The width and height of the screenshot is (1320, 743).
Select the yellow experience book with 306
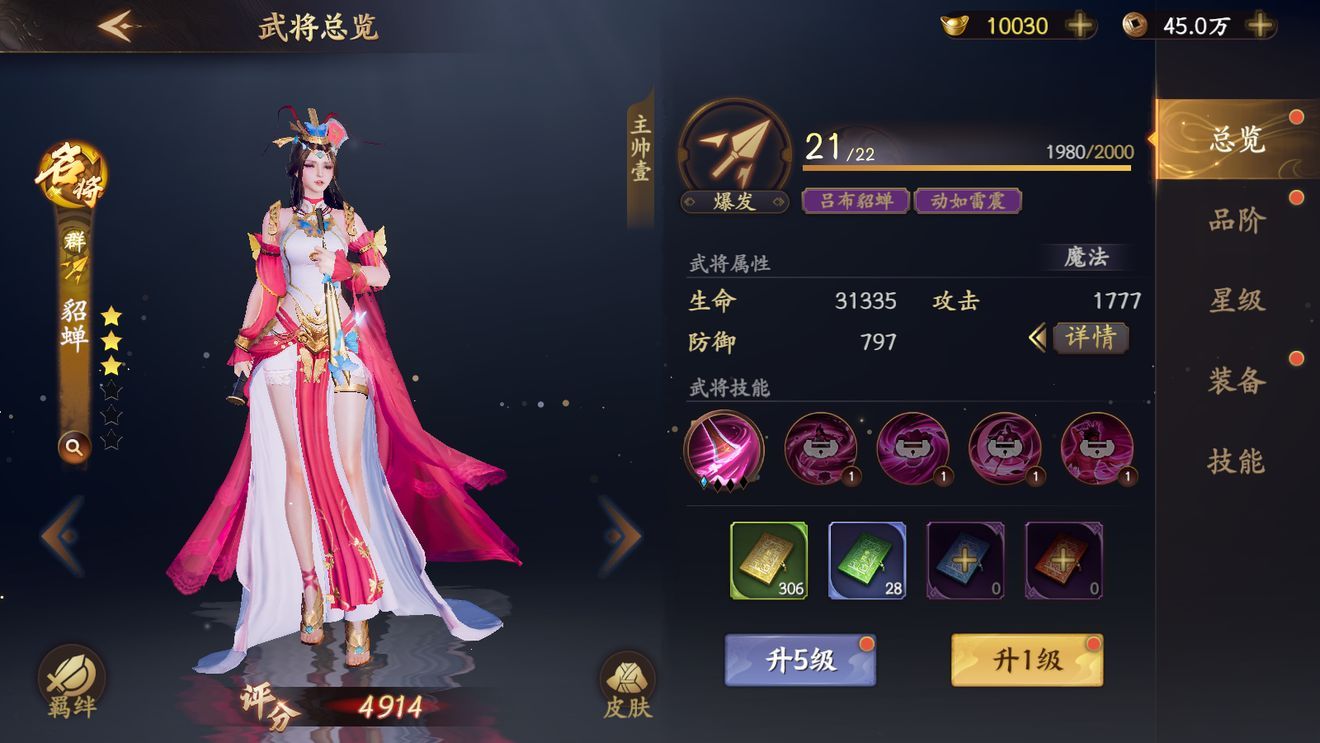[x=768, y=560]
